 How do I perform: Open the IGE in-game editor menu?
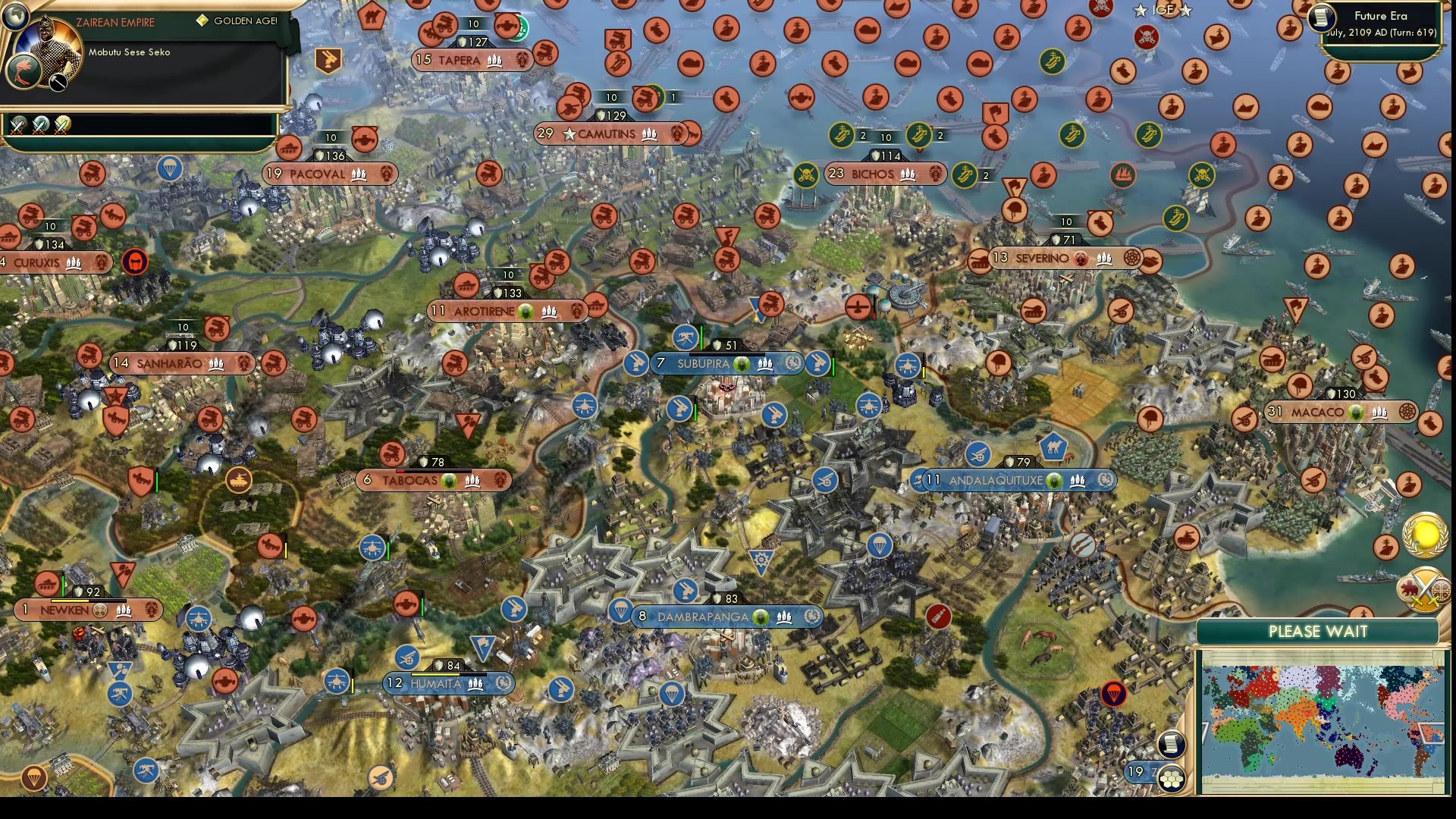click(1164, 10)
